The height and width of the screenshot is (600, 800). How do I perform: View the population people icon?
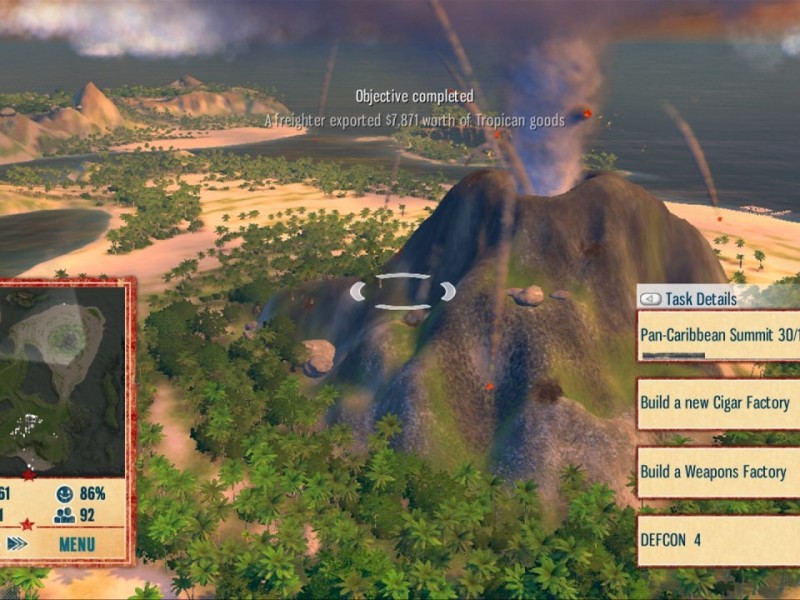[65, 516]
